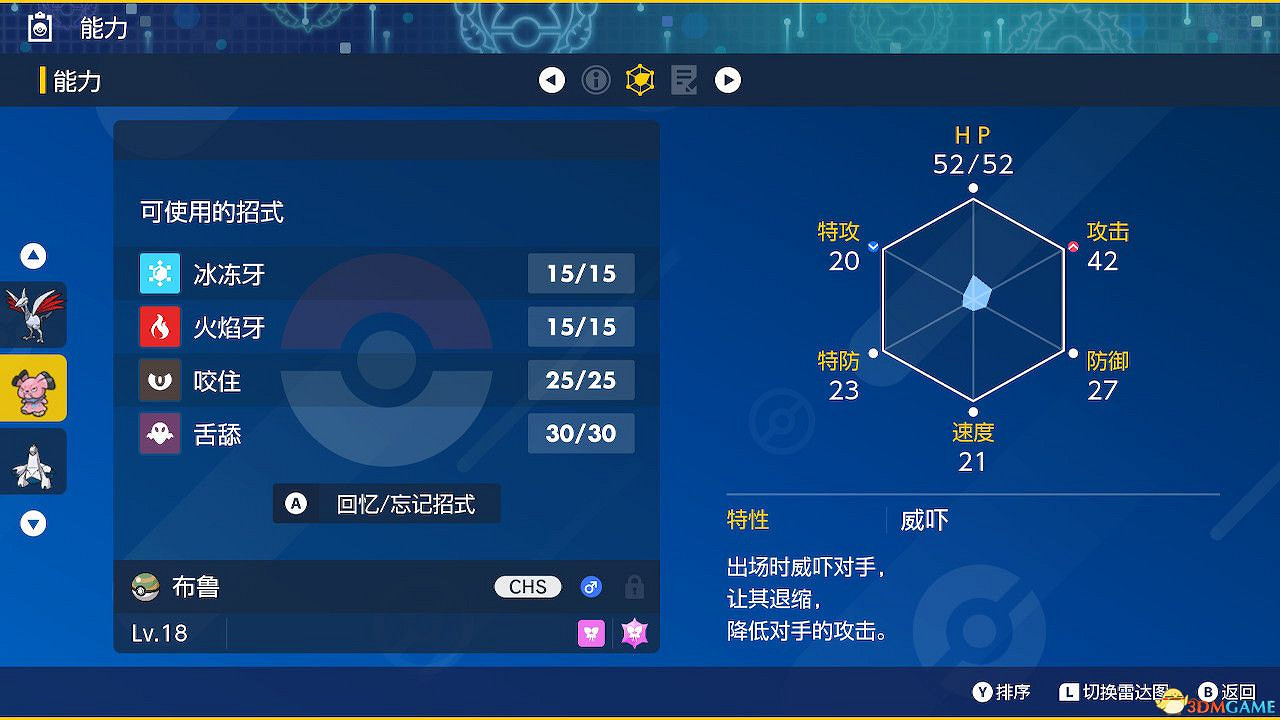Click the 15/15 PP gauge of 冰冻牙

coord(581,273)
